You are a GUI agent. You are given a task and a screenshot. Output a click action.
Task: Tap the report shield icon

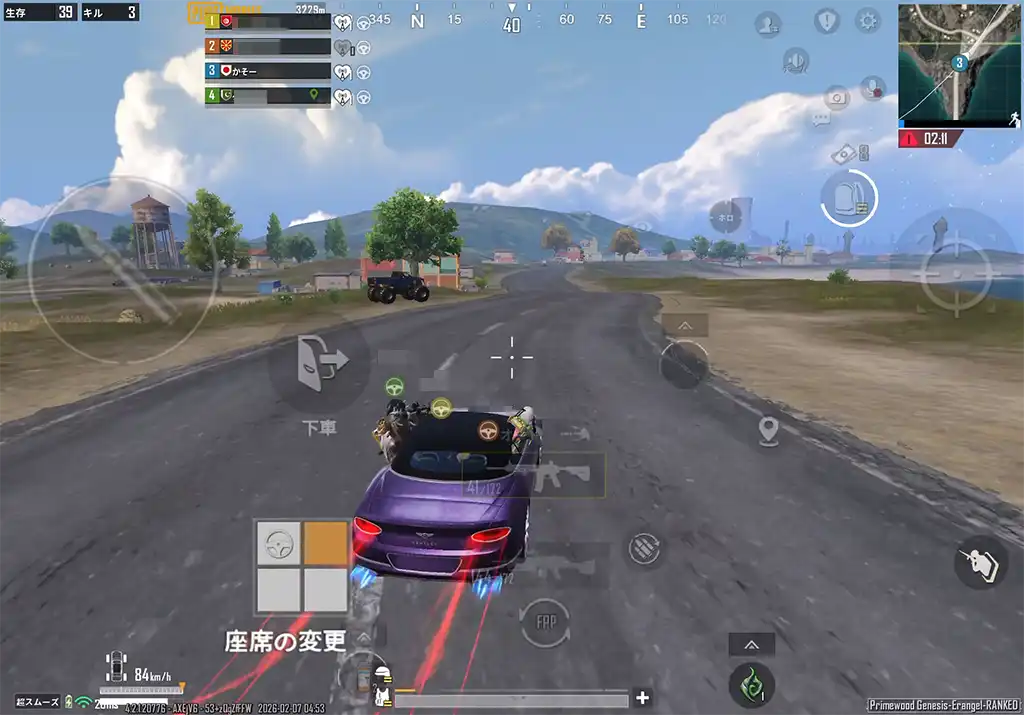click(x=828, y=21)
